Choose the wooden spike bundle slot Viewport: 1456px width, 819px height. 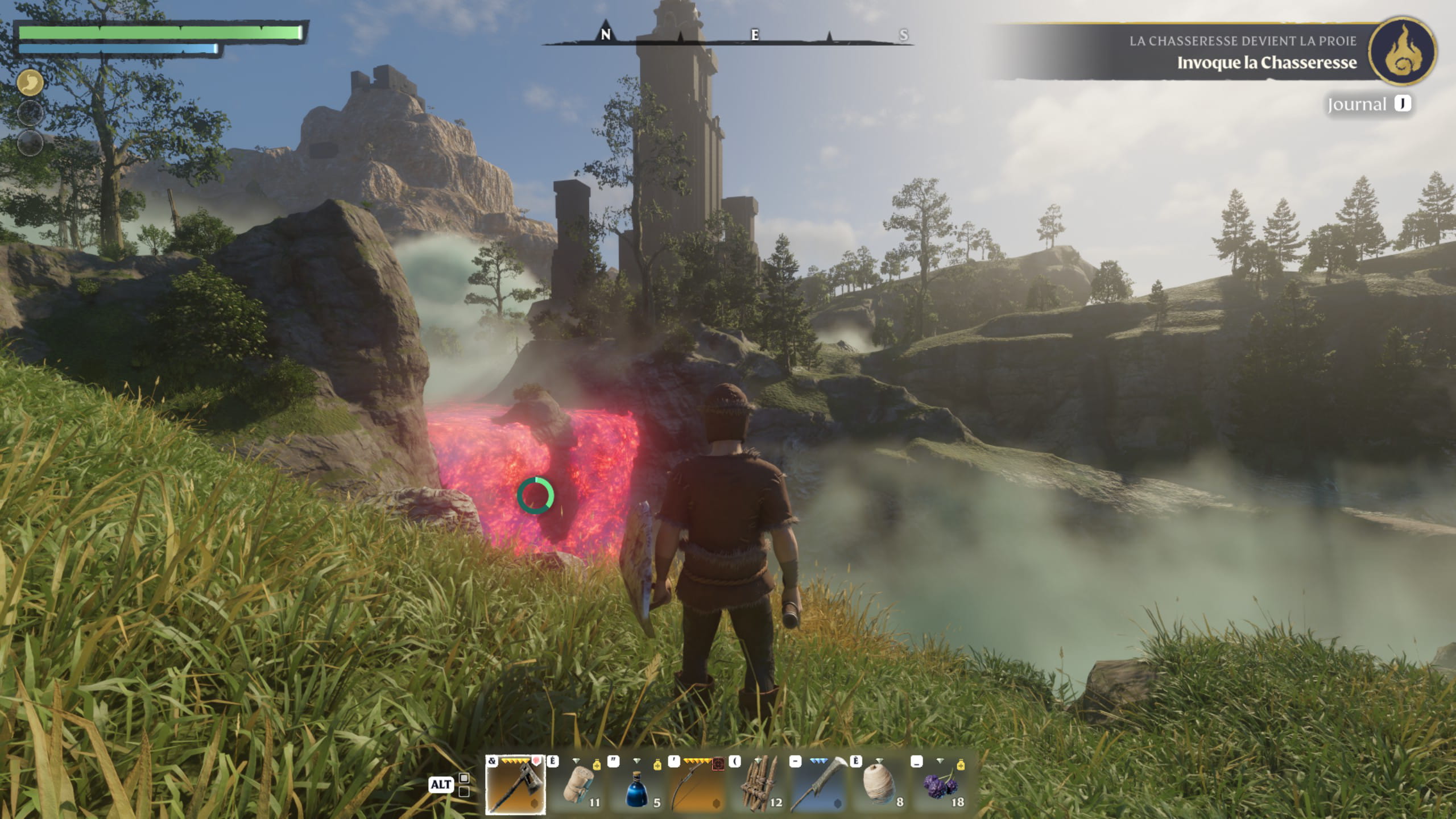760,785
